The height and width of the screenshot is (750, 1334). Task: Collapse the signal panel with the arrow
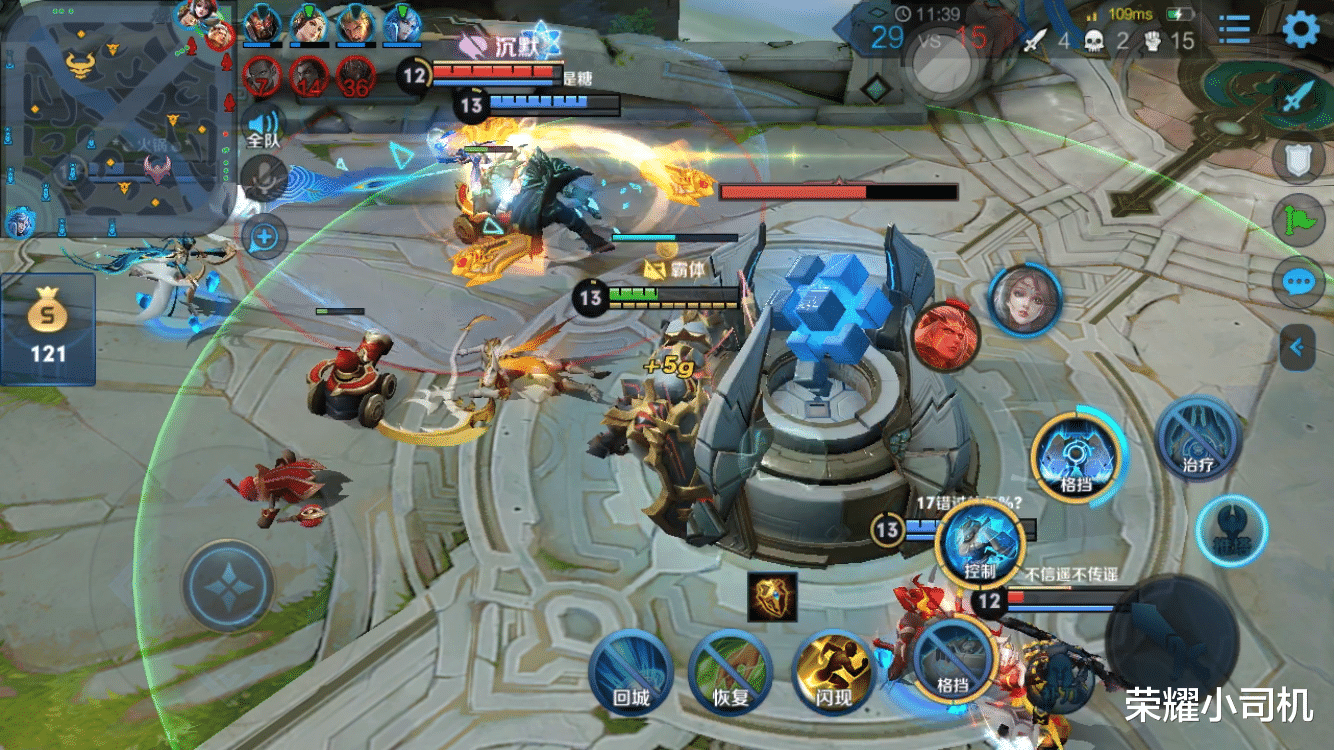[1297, 347]
